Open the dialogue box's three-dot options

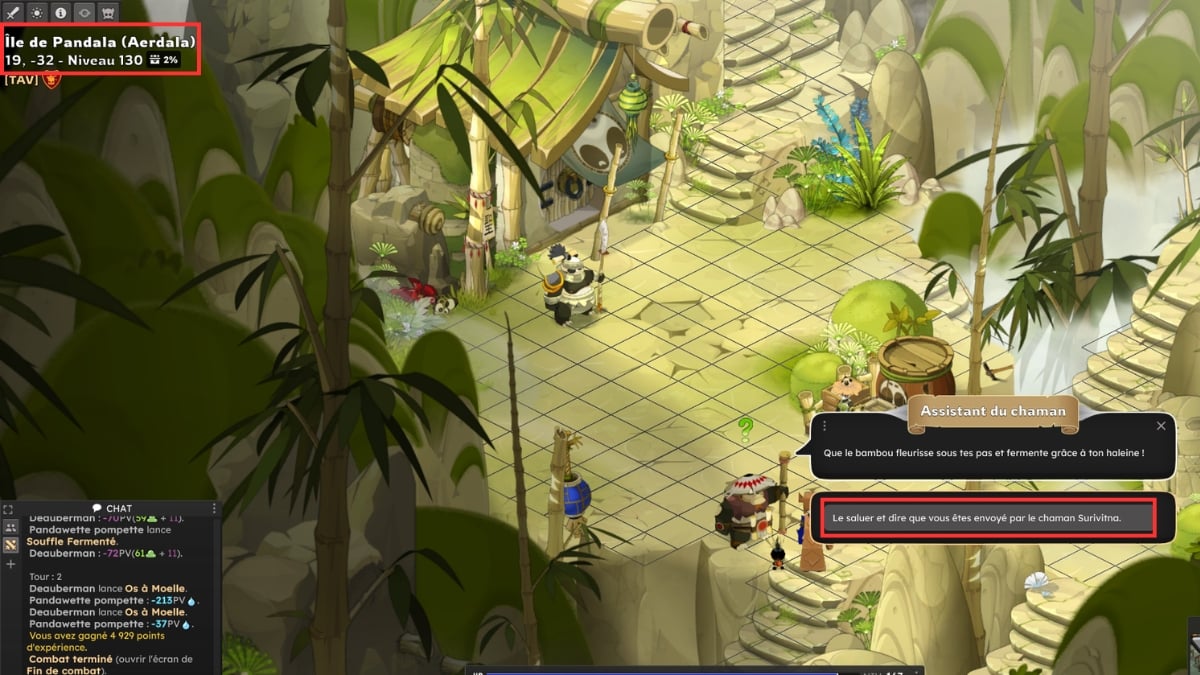(824, 426)
